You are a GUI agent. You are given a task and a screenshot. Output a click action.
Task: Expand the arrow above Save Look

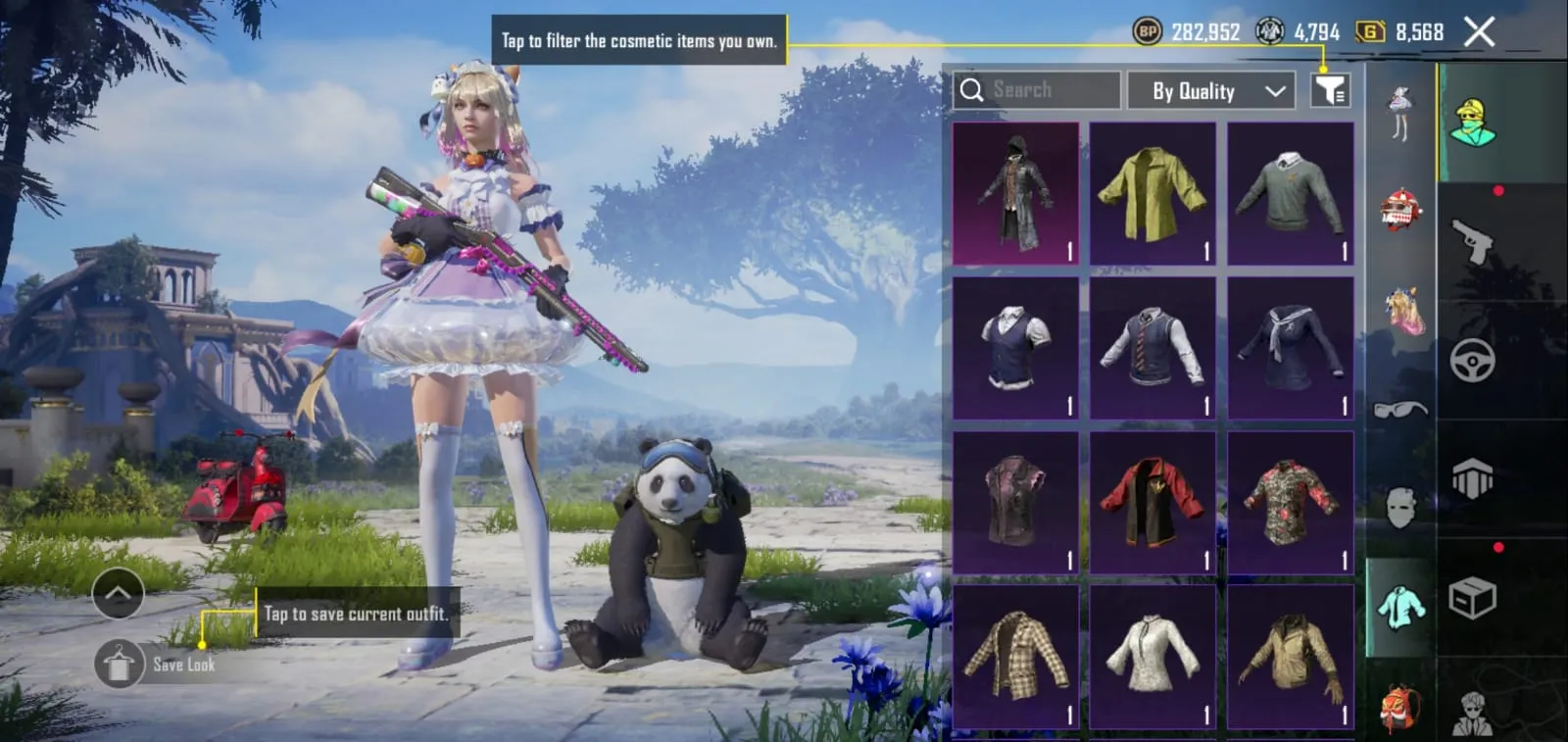click(118, 592)
